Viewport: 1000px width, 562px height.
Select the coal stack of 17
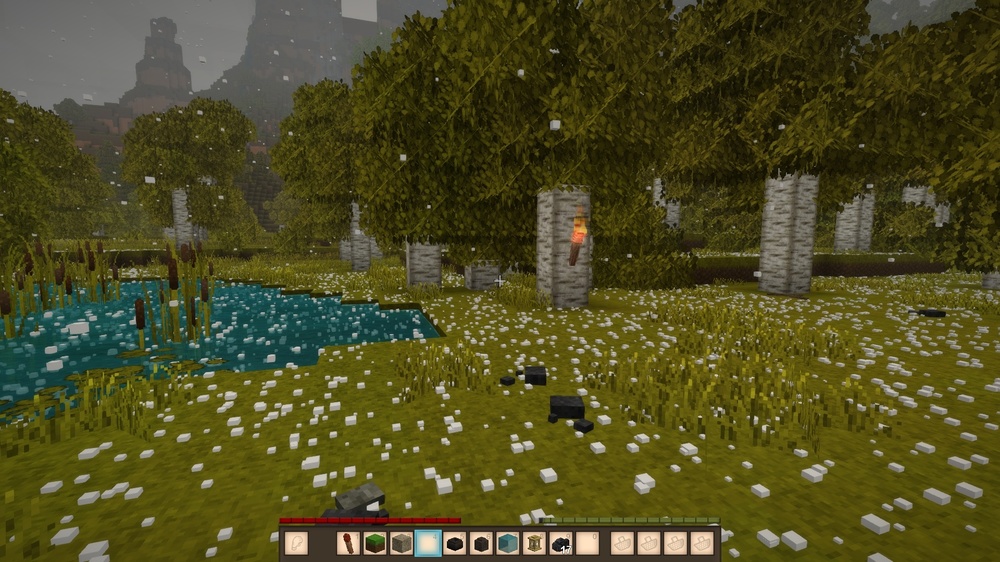point(560,543)
